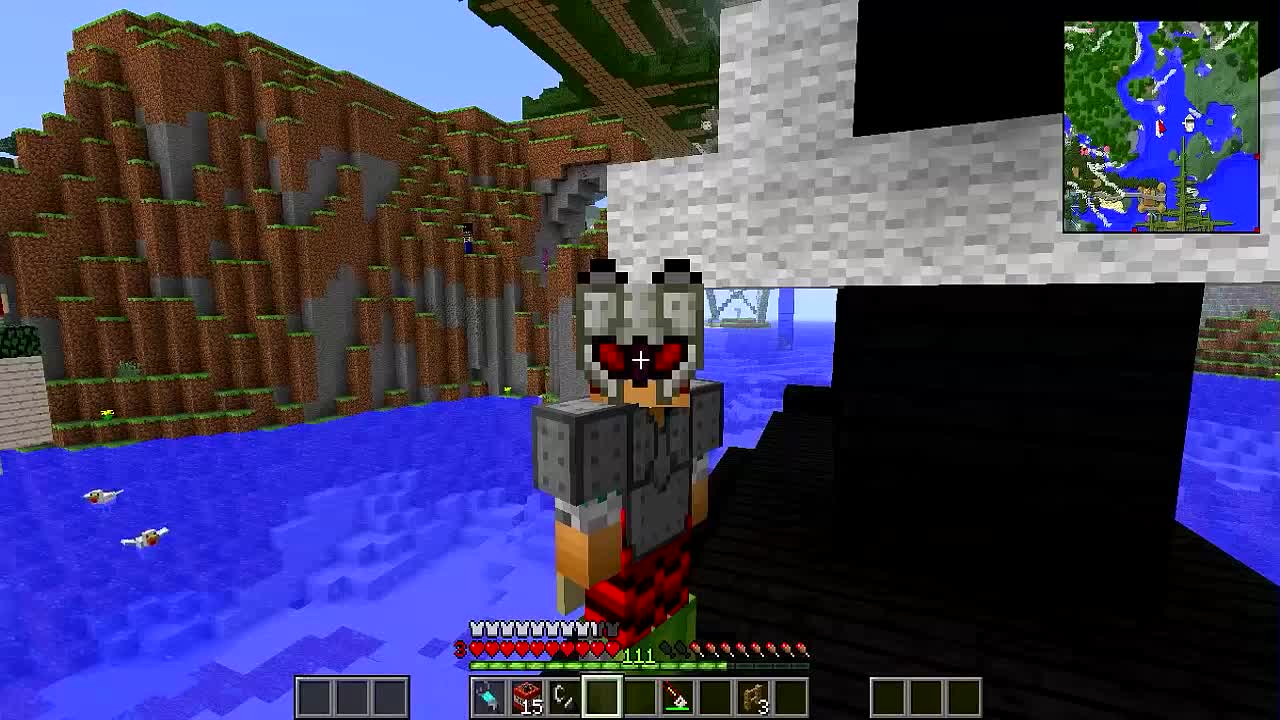
Task: Select the diamond pickaxe in the first hotbar slot
Action: pyautogui.click(x=487, y=693)
